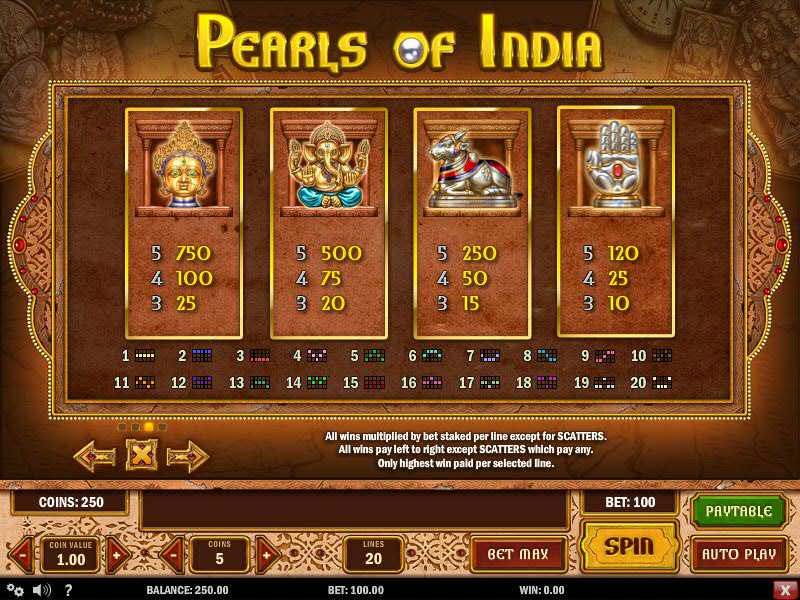Viewport: 800px width, 600px height.
Task: Lower the number of coins
Action: click(170, 553)
